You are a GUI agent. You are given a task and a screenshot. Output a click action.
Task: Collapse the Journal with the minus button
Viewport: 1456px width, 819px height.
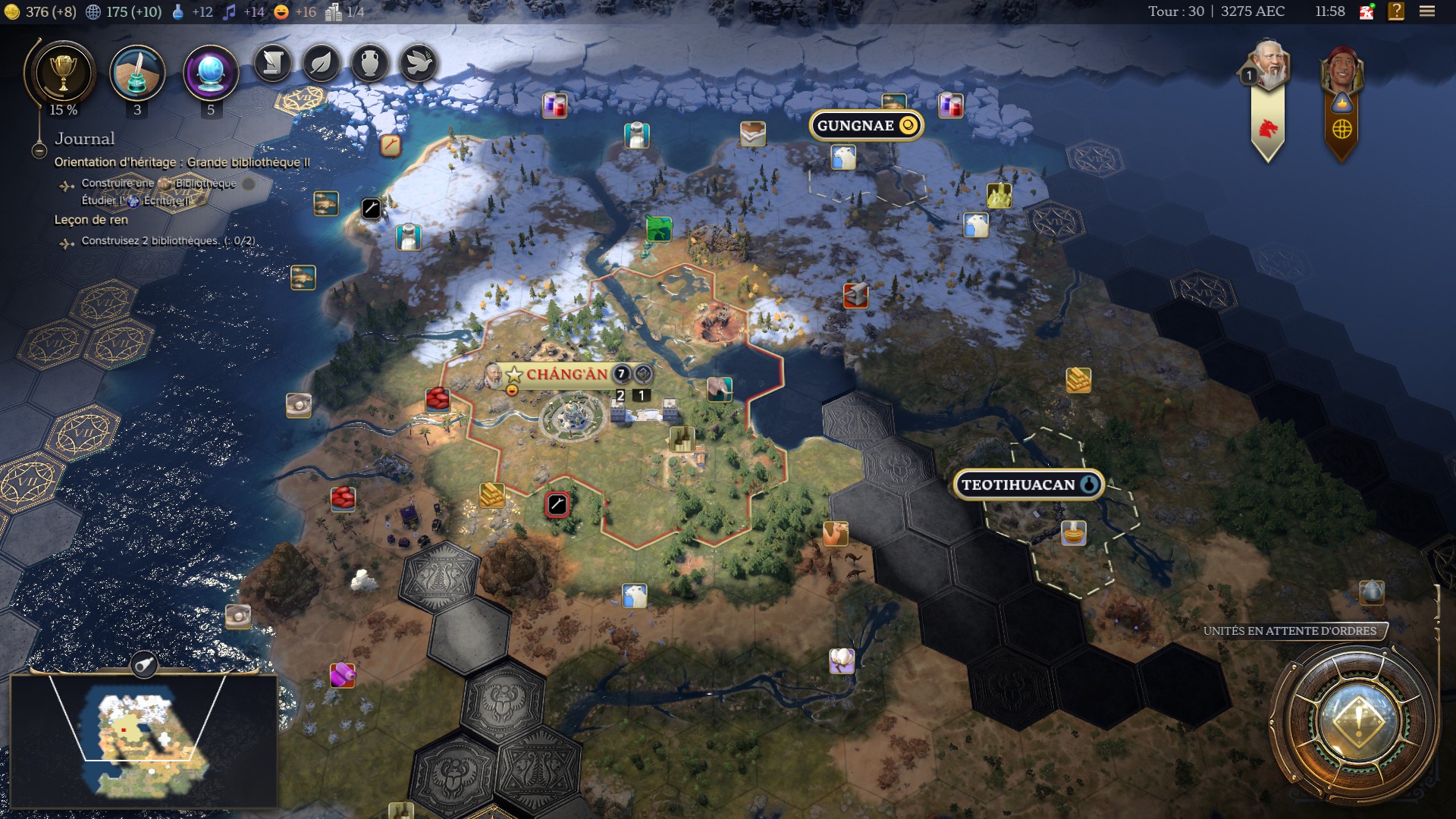(x=38, y=151)
